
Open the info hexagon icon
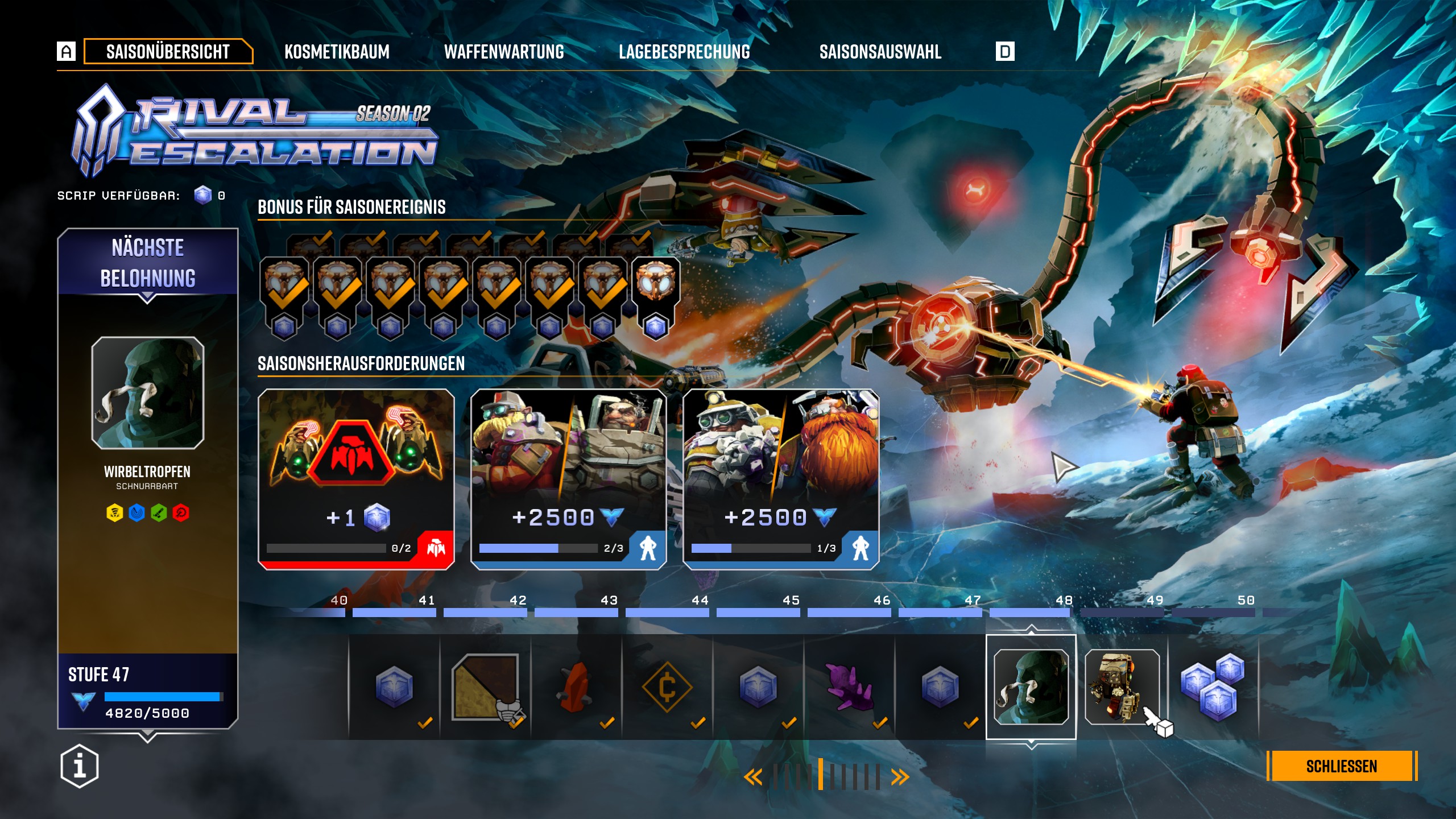80,766
